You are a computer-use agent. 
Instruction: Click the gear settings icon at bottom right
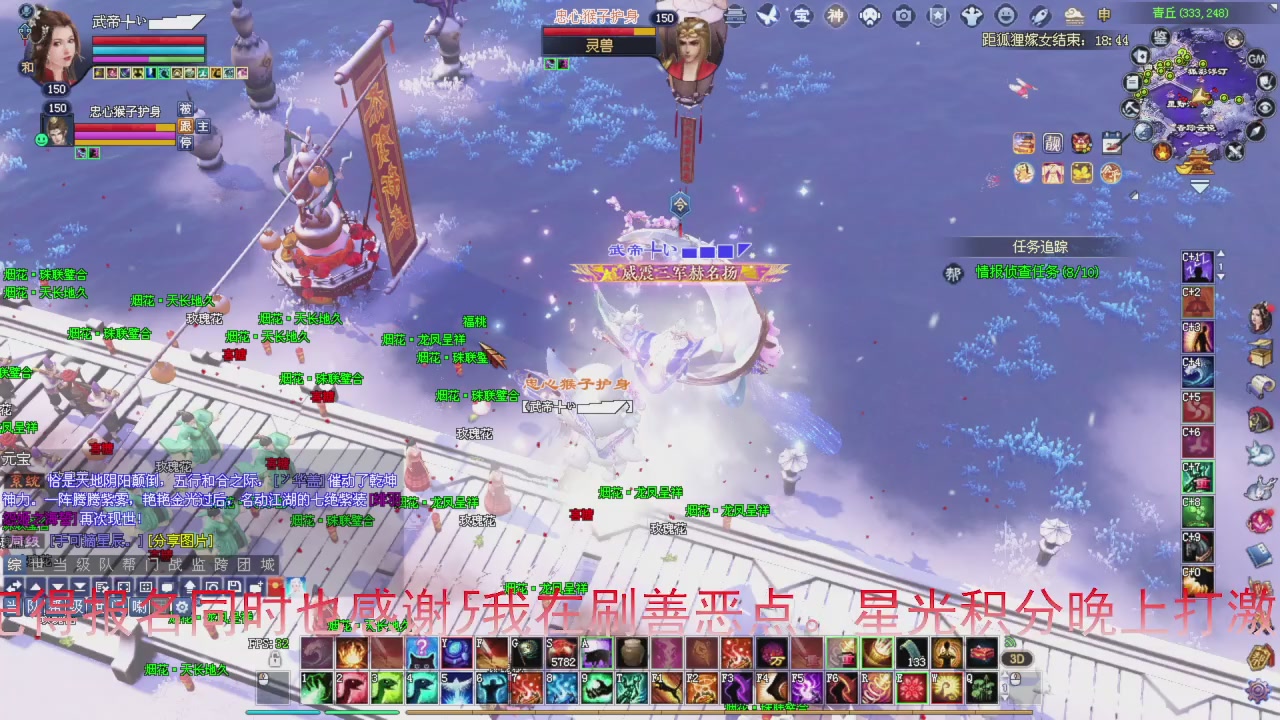click(x=1258, y=691)
